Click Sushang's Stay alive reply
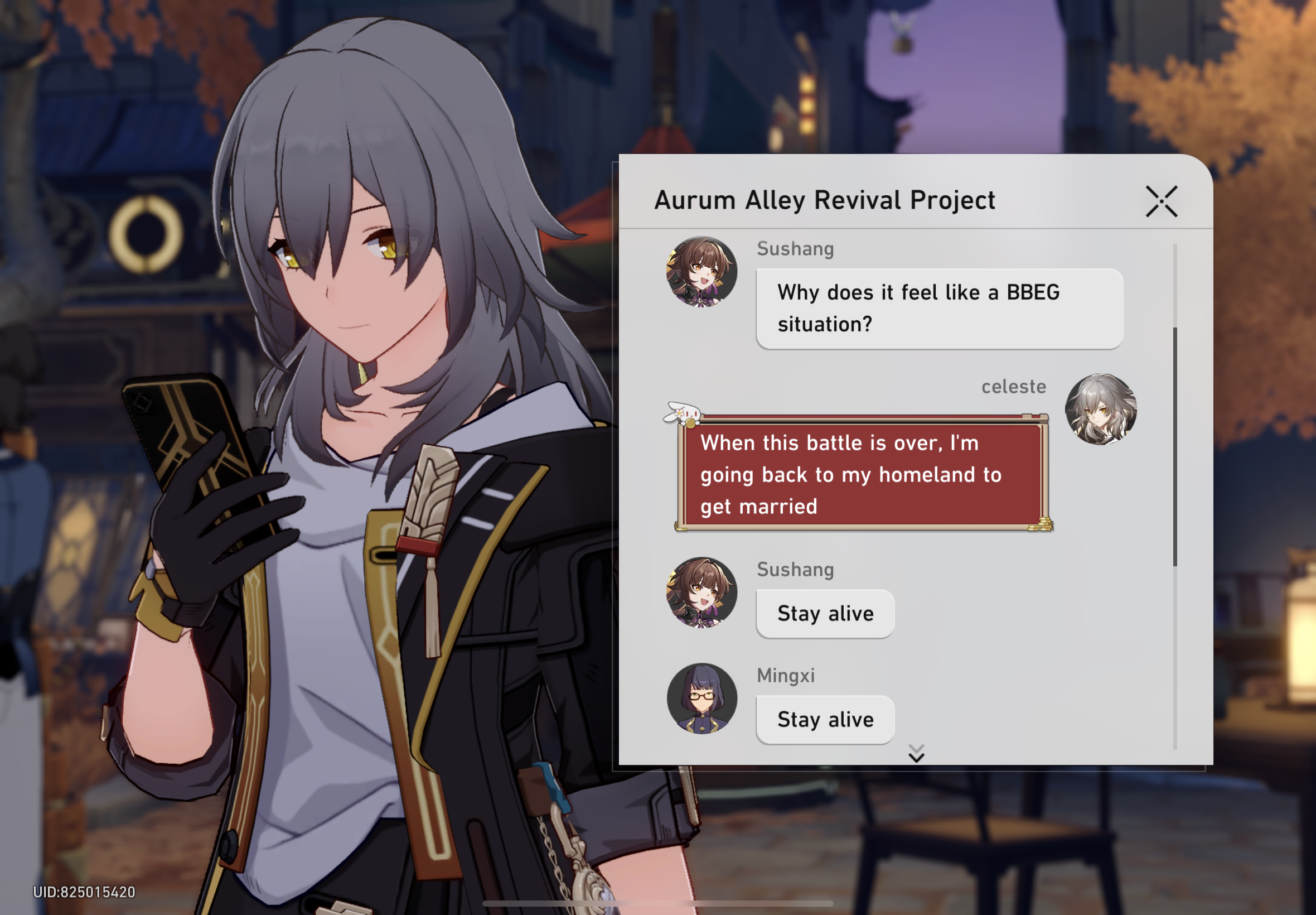The width and height of the screenshot is (1316, 915). click(824, 613)
